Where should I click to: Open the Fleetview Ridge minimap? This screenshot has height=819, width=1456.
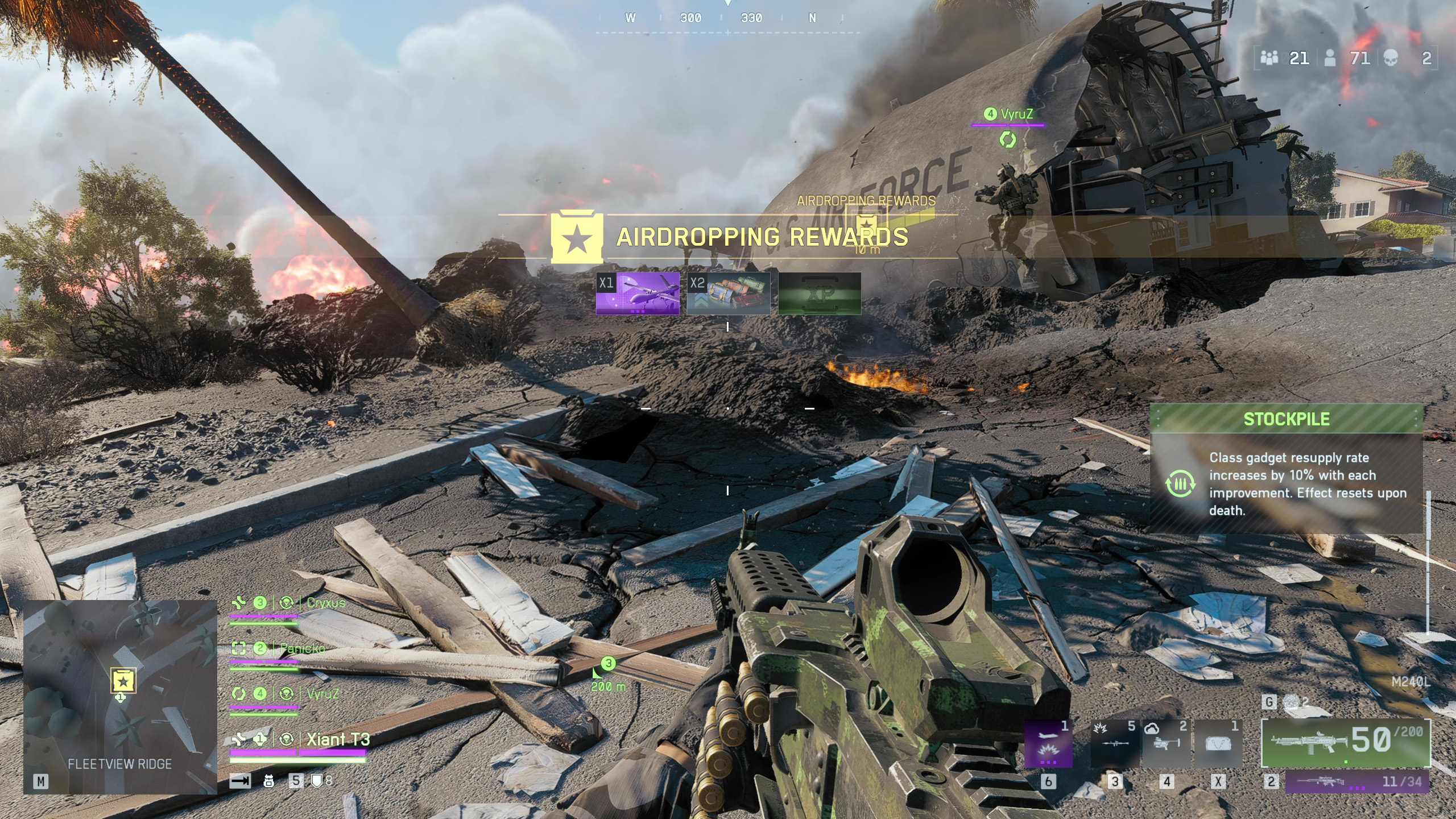[x=120, y=697]
